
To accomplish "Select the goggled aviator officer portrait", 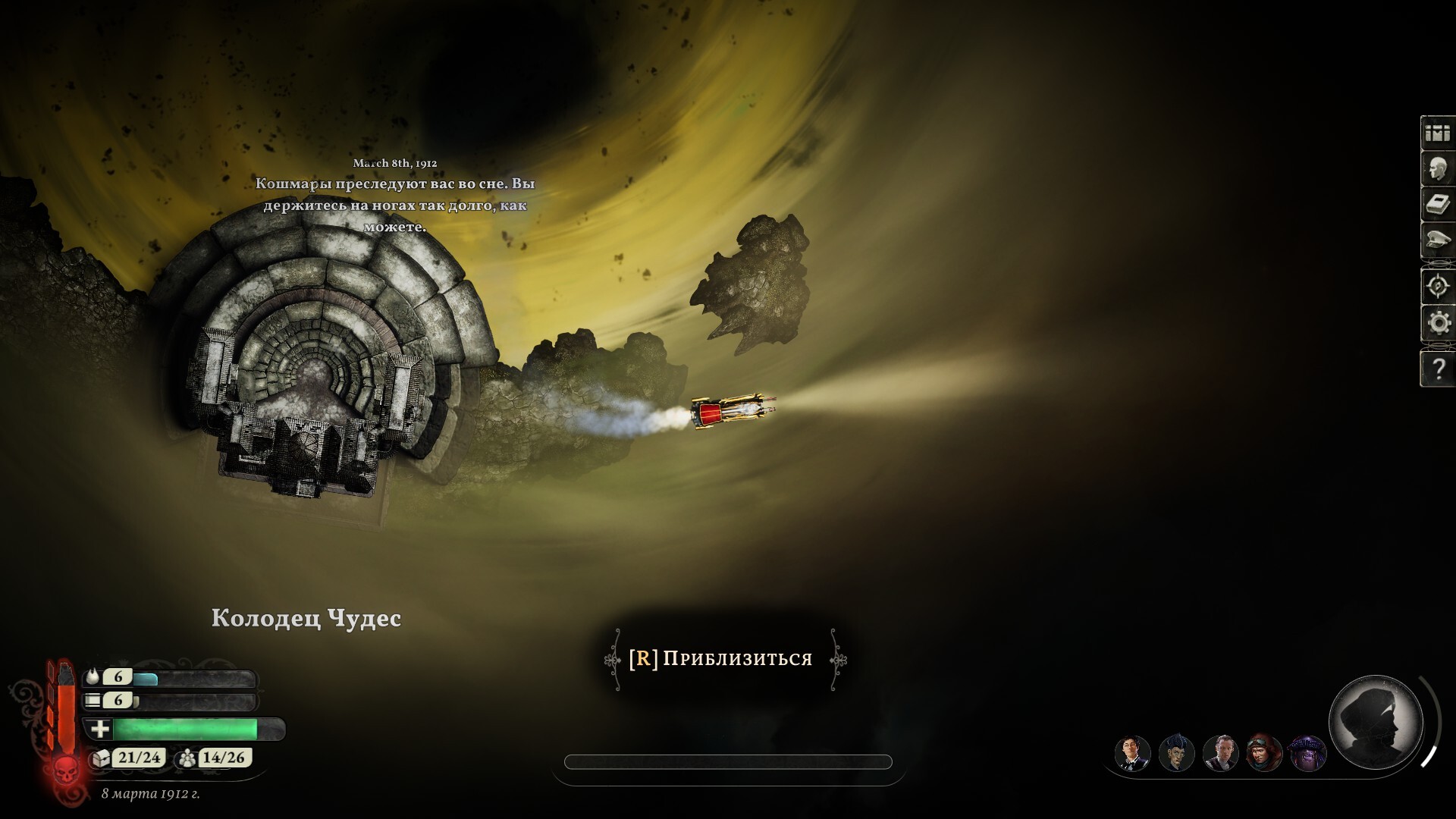I will [x=1264, y=754].
